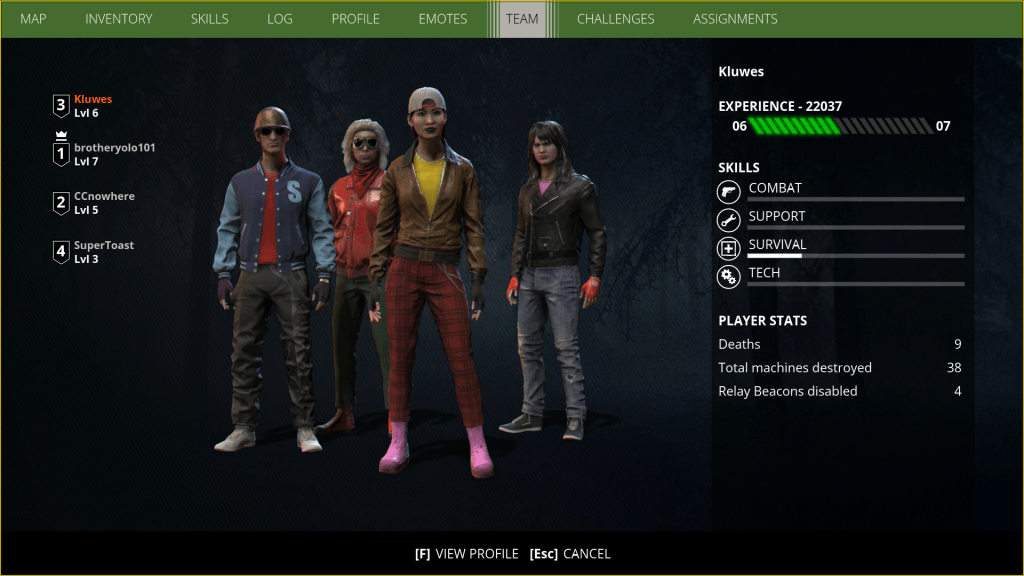Show the Log tab
This screenshot has width=1024, height=576.
[x=280, y=19]
